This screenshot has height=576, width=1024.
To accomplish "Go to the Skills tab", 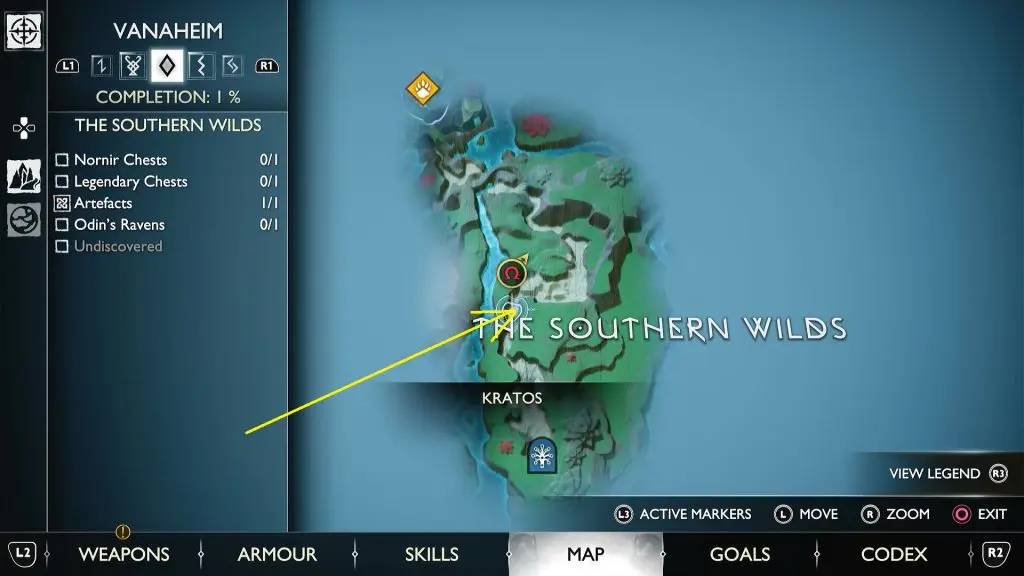I will (431, 554).
